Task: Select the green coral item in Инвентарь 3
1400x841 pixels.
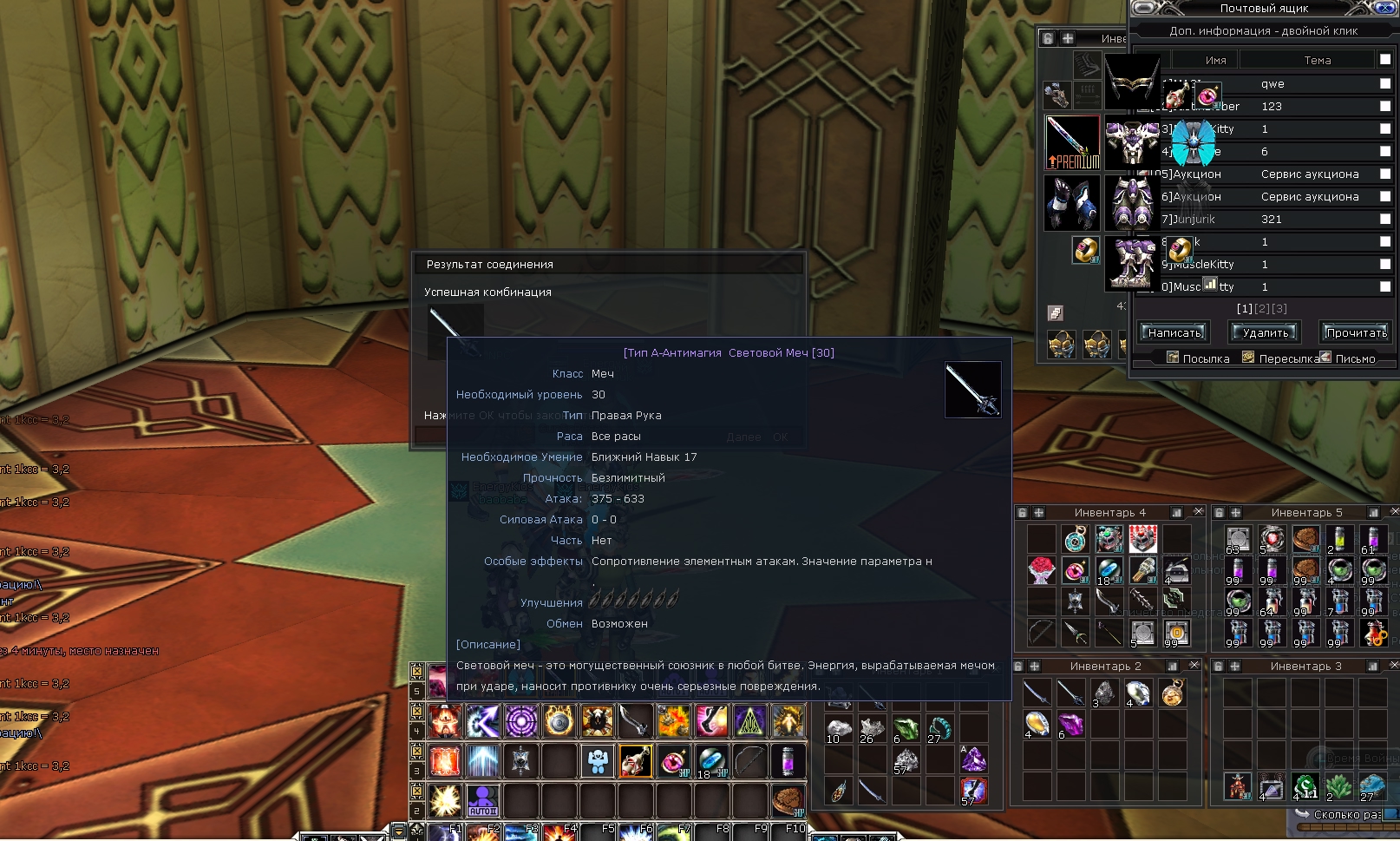Action: coord(1338,786)
